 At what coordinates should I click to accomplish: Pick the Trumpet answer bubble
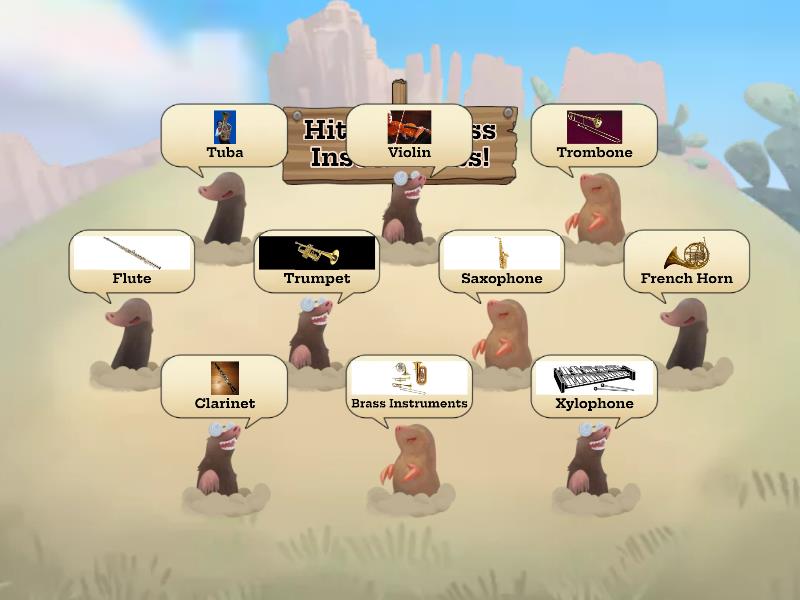click(317, 262)
